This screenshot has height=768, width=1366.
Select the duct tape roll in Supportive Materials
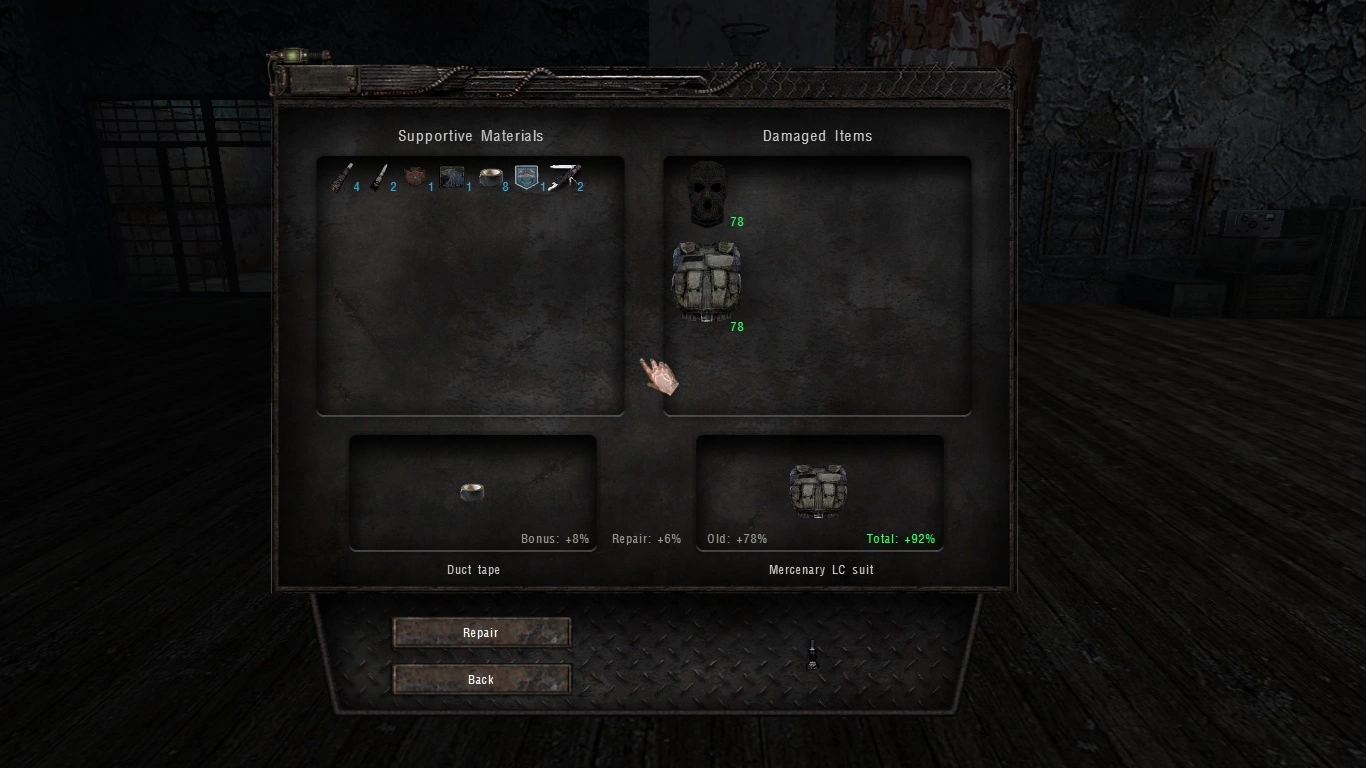point(489,178)
